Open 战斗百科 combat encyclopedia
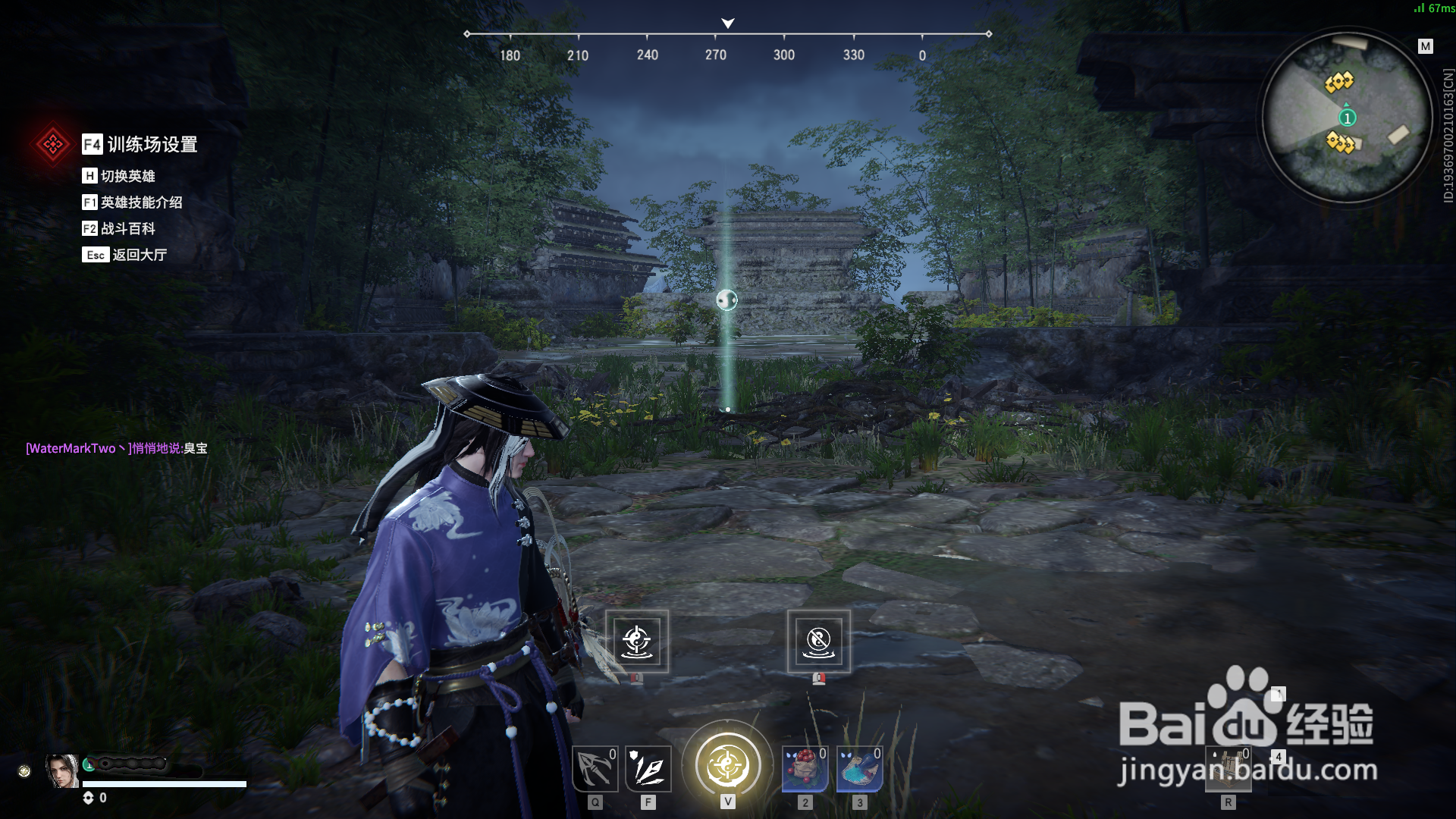This screenshot has width=1456, height=819. pyautogui.click(x=127, y=228)
